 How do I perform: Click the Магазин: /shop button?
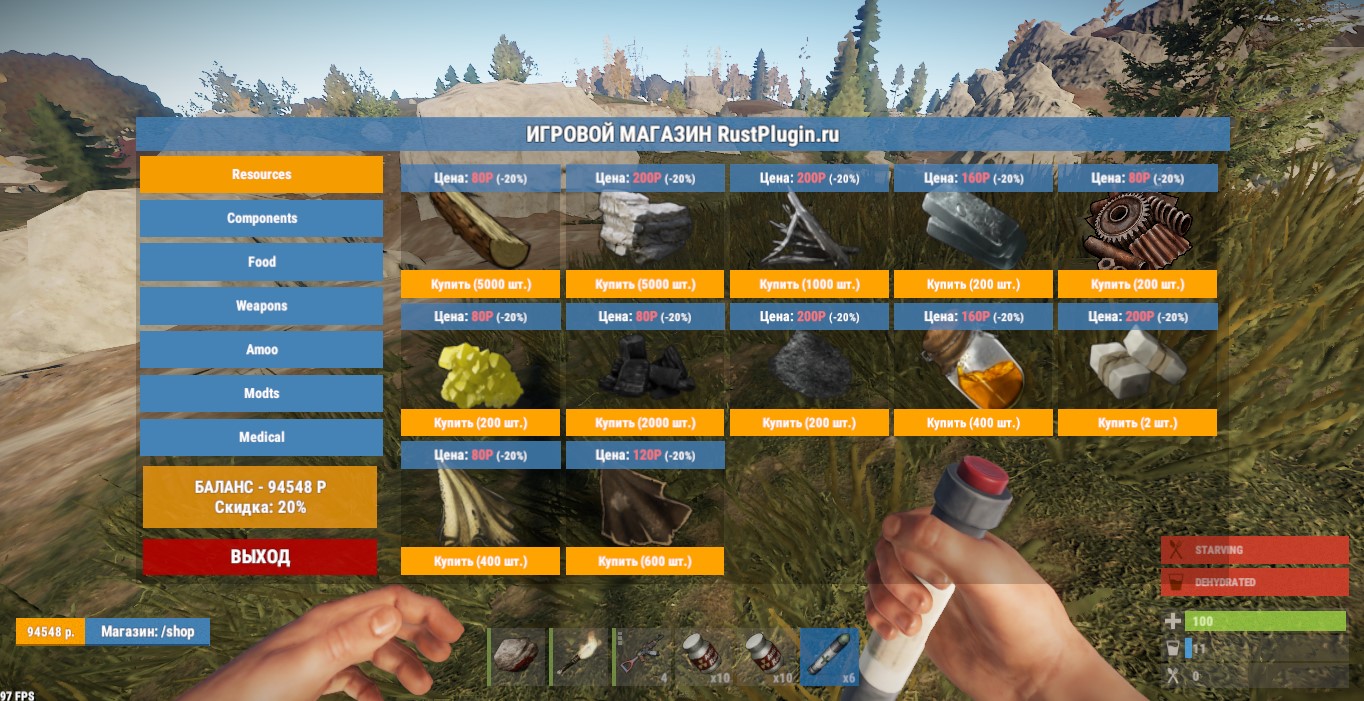pyautogui.click(x=147, y=632)
